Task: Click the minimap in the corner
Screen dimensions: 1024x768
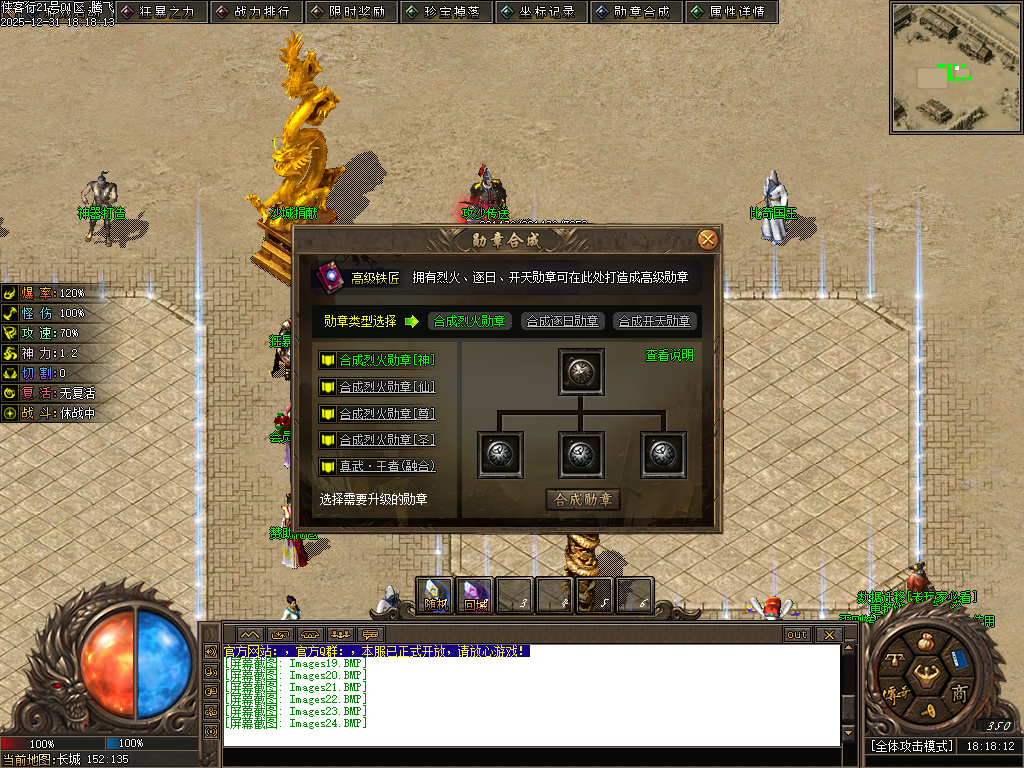Action: pyautogui.click(x=956, y=67)
